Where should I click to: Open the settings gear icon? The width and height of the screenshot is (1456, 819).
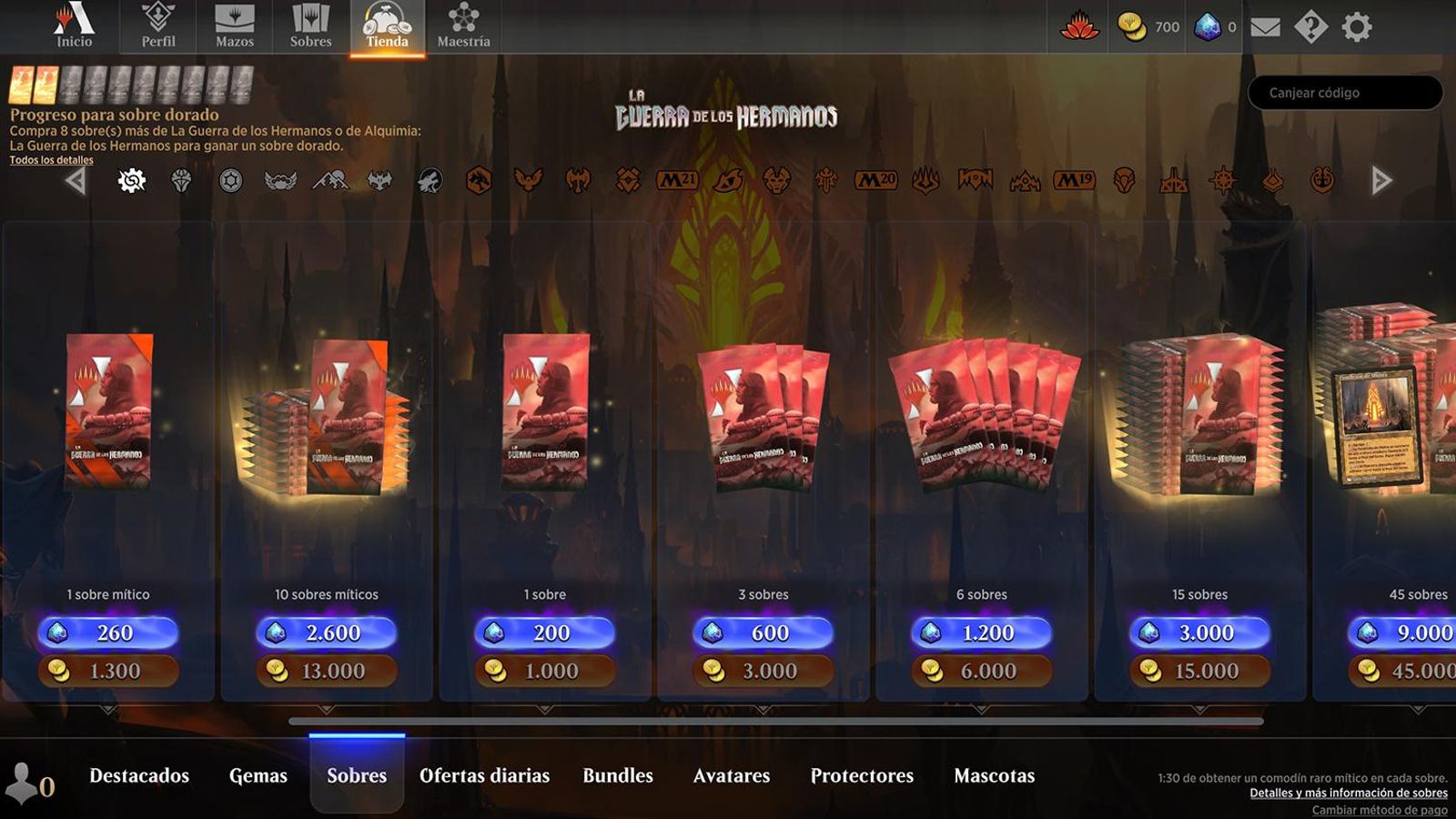click(1356, 27)
